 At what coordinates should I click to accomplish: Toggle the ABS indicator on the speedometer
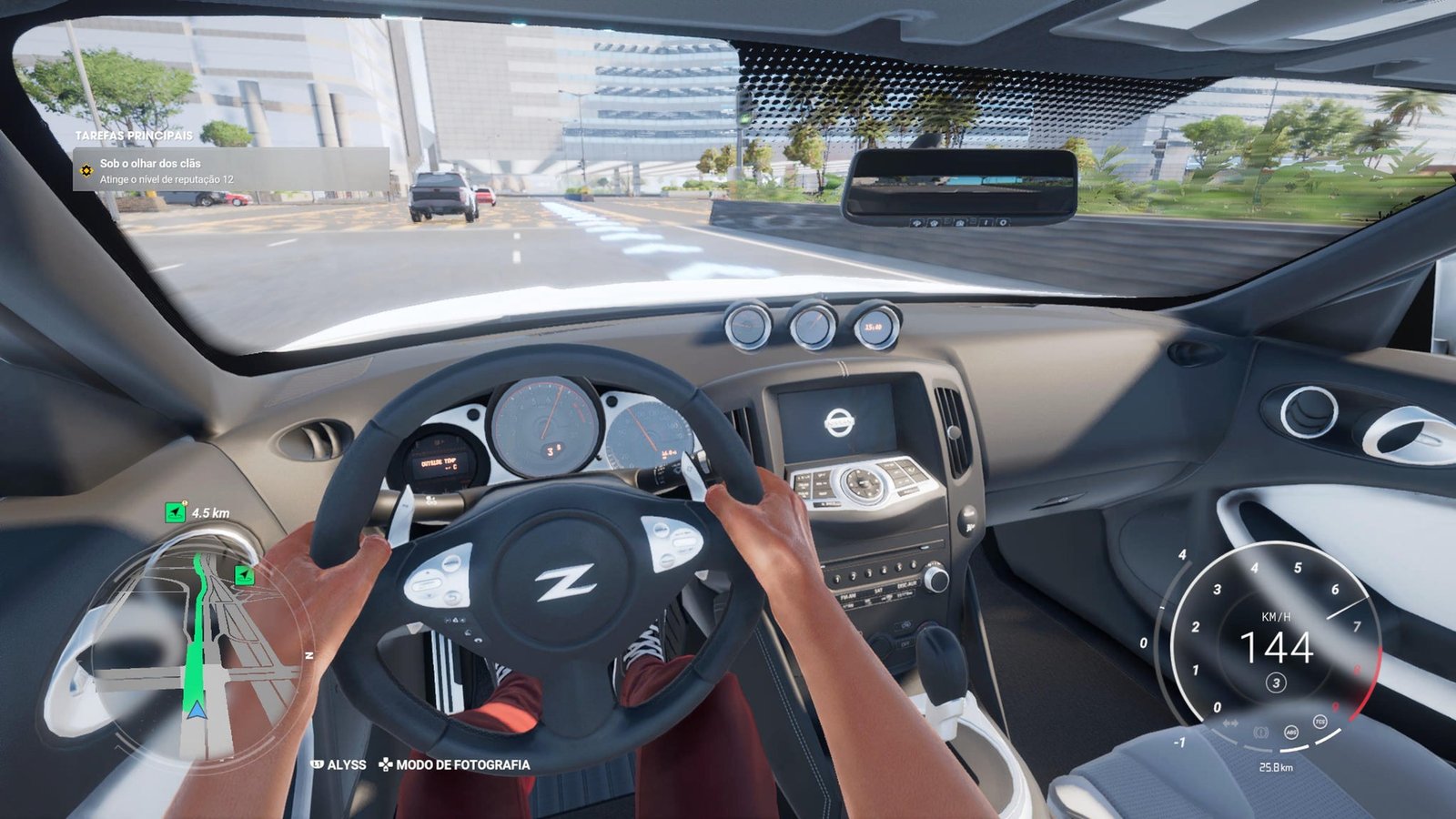click(x=1290, y=732)
